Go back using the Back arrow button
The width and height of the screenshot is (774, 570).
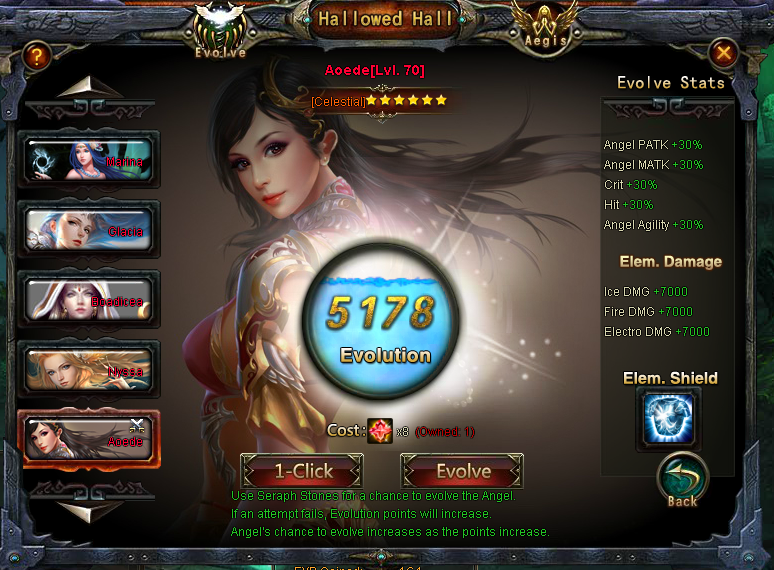(682, 482)
